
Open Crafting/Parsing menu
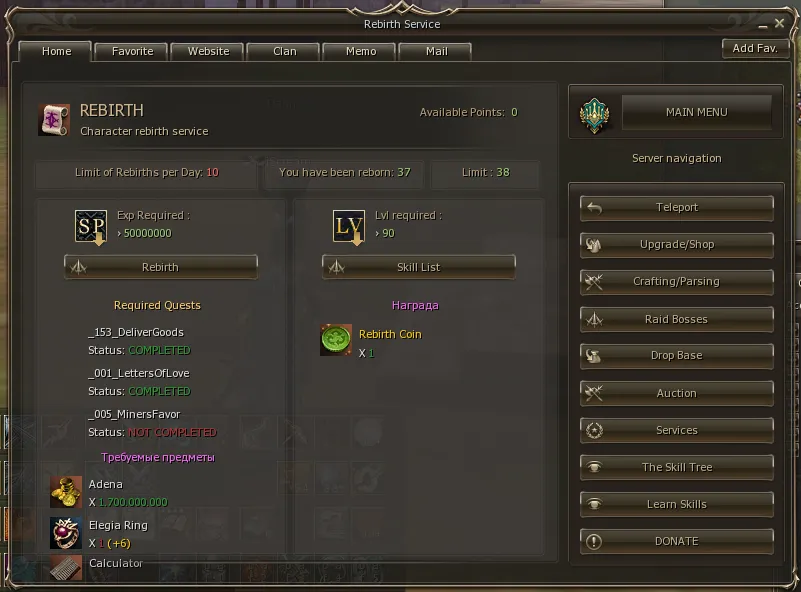coord(677,282)
